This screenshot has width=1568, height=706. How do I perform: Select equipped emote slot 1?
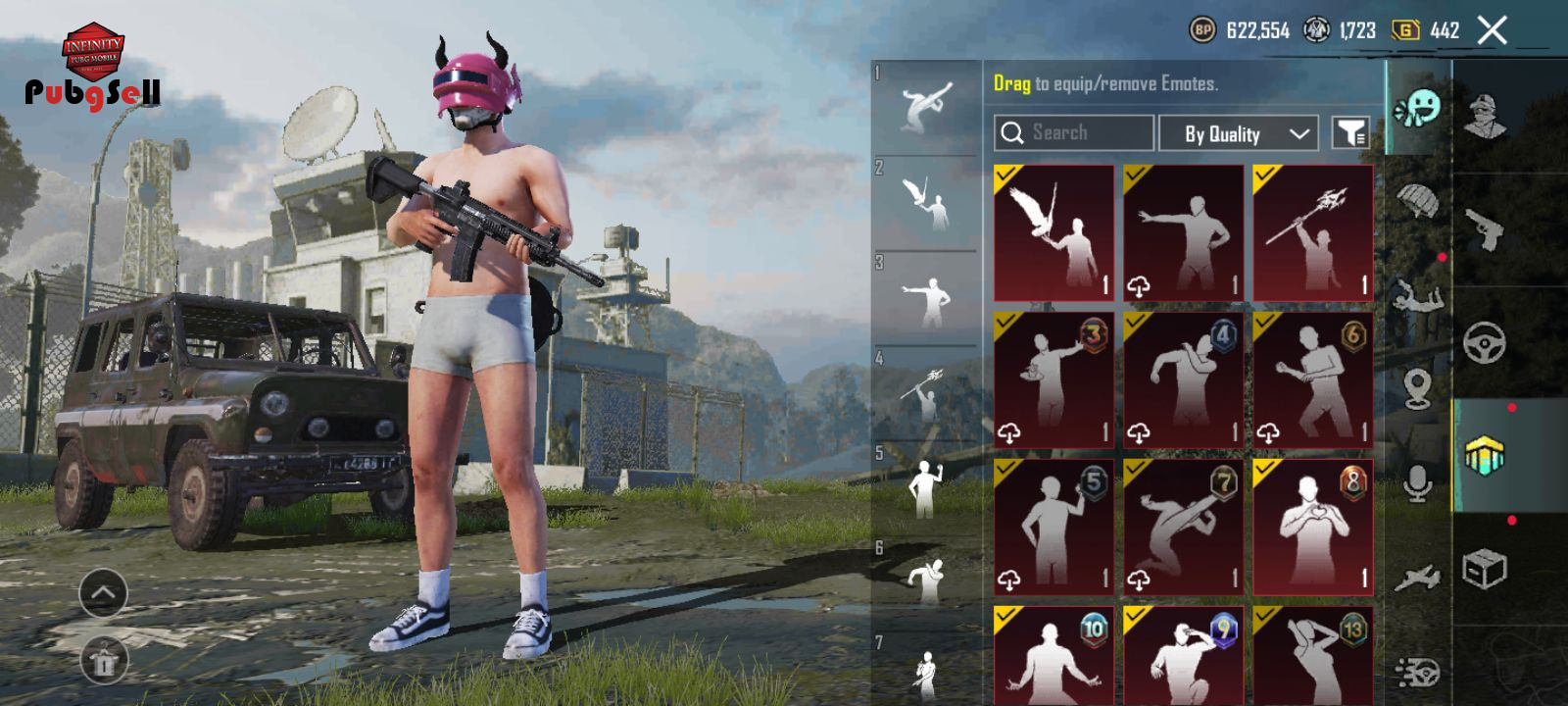click(x=925, y=108)
